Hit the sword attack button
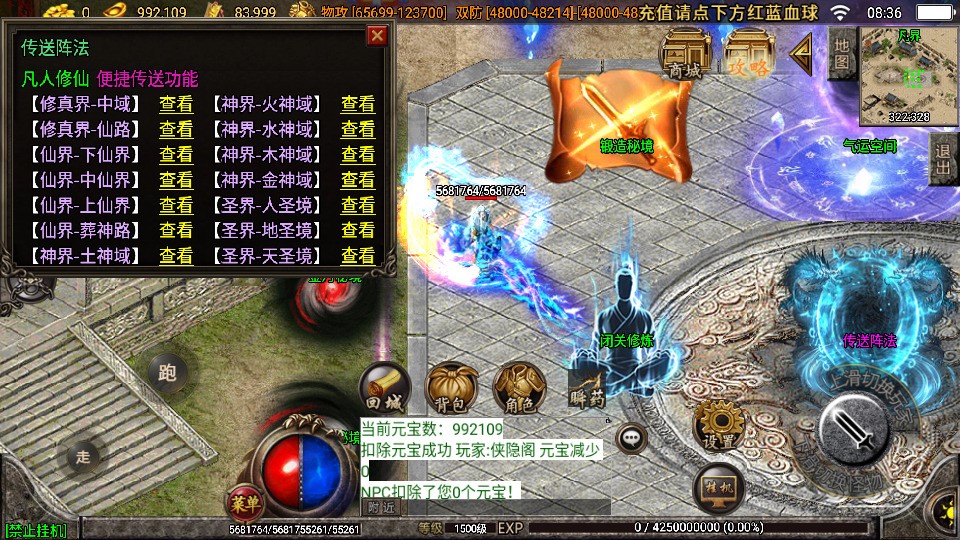Image resolution: width=960 pixels, height=540 pixels. 853,430
